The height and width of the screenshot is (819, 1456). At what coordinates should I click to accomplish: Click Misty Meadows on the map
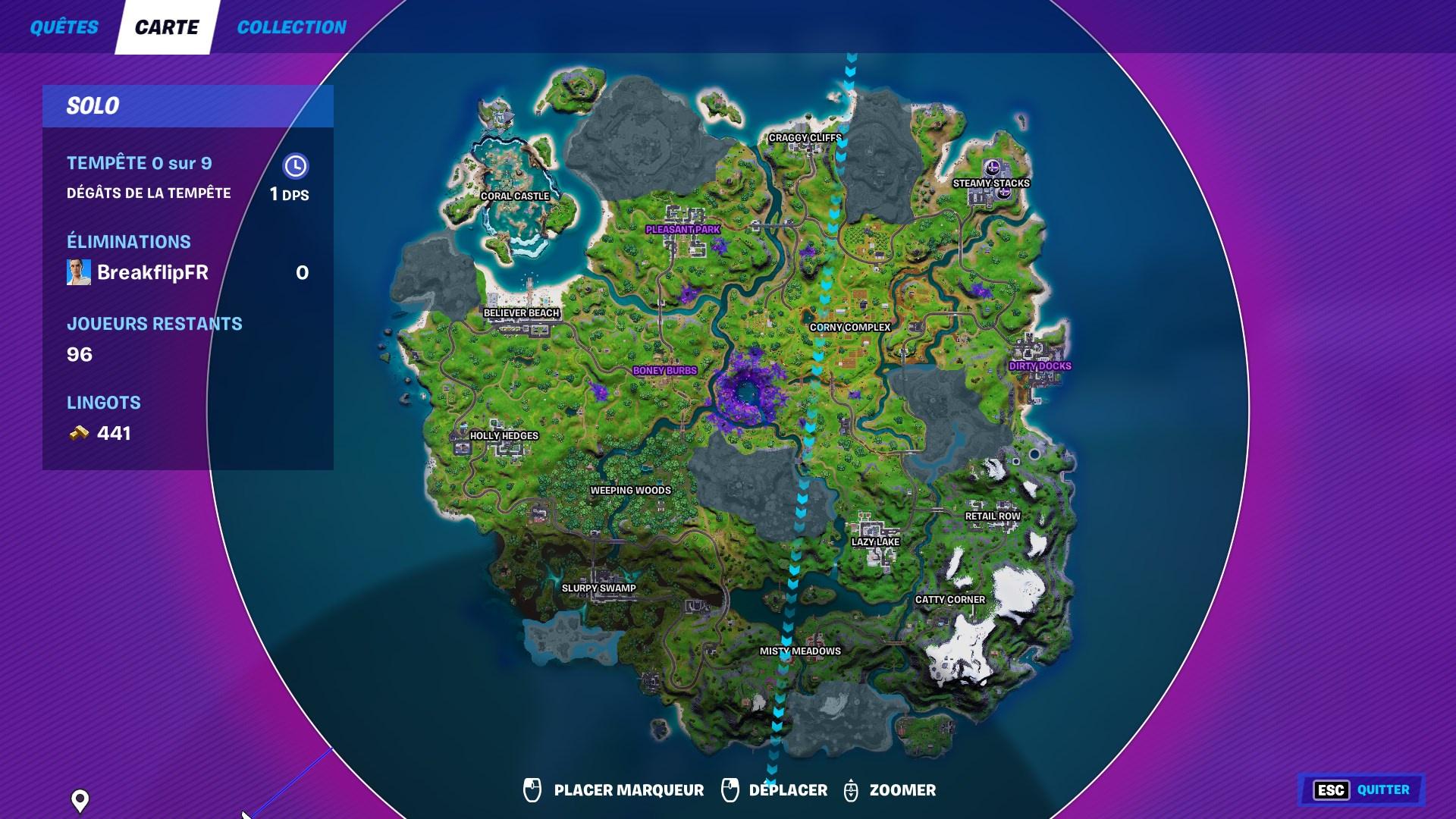click(x=801, y=651)
